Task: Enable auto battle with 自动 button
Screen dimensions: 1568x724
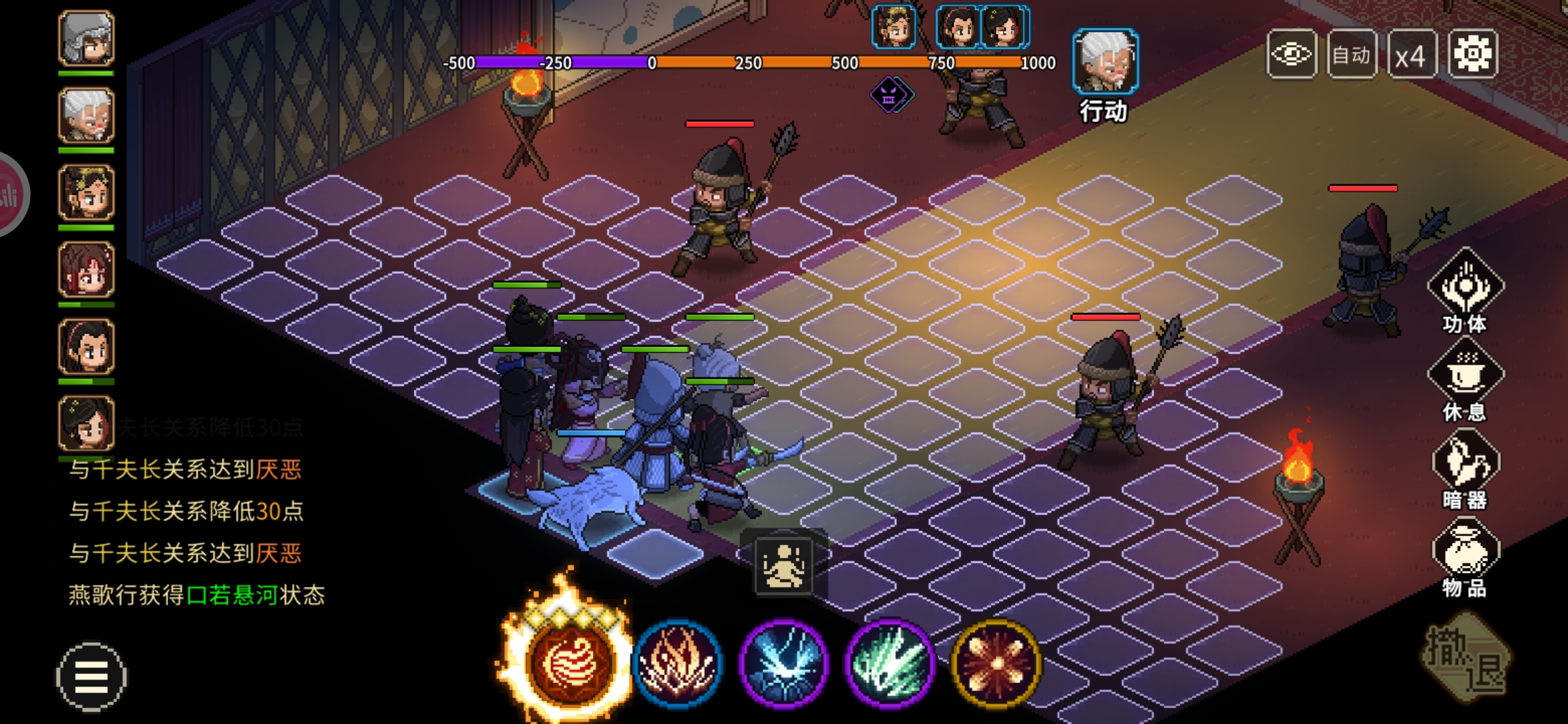Action: (x=1351, y=54)
